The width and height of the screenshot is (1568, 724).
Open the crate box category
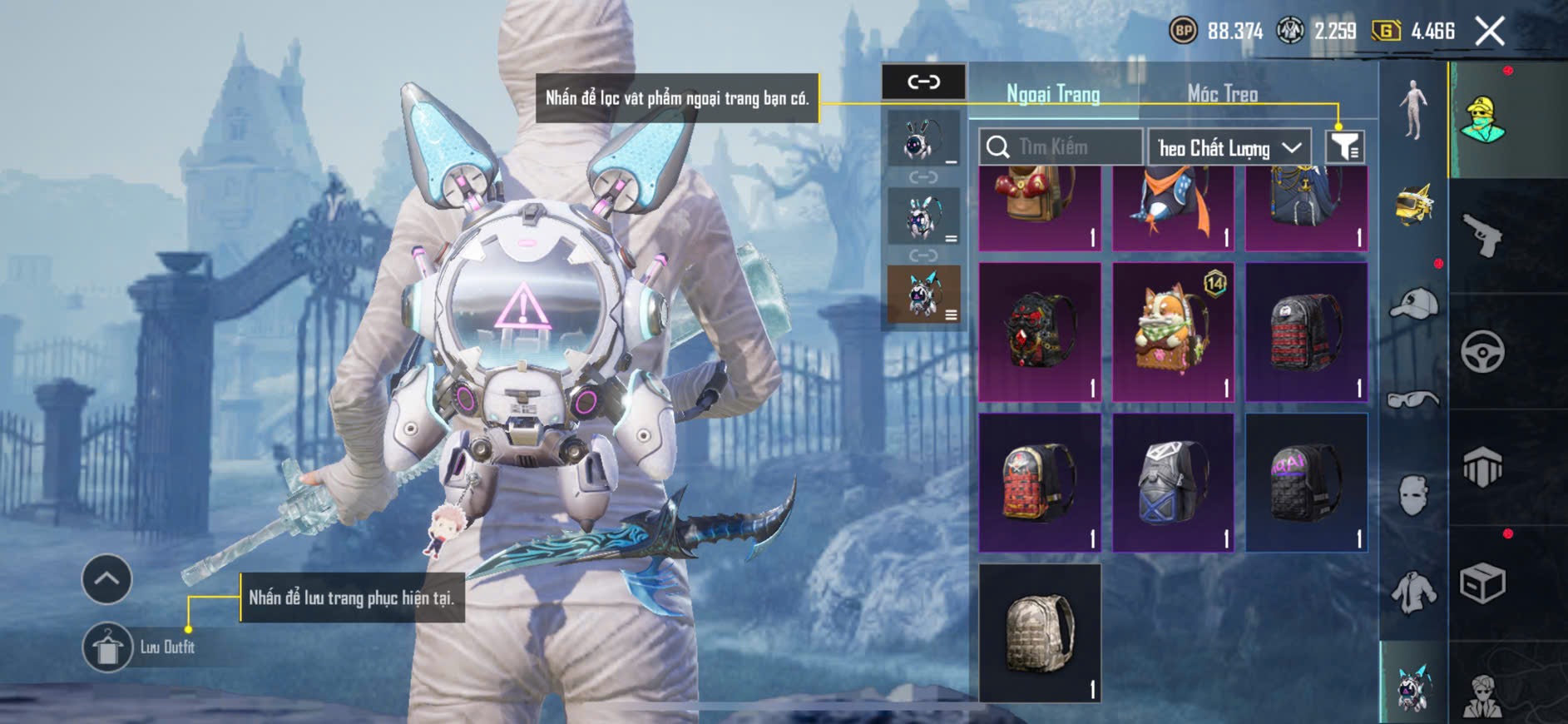click(1482, 583)
